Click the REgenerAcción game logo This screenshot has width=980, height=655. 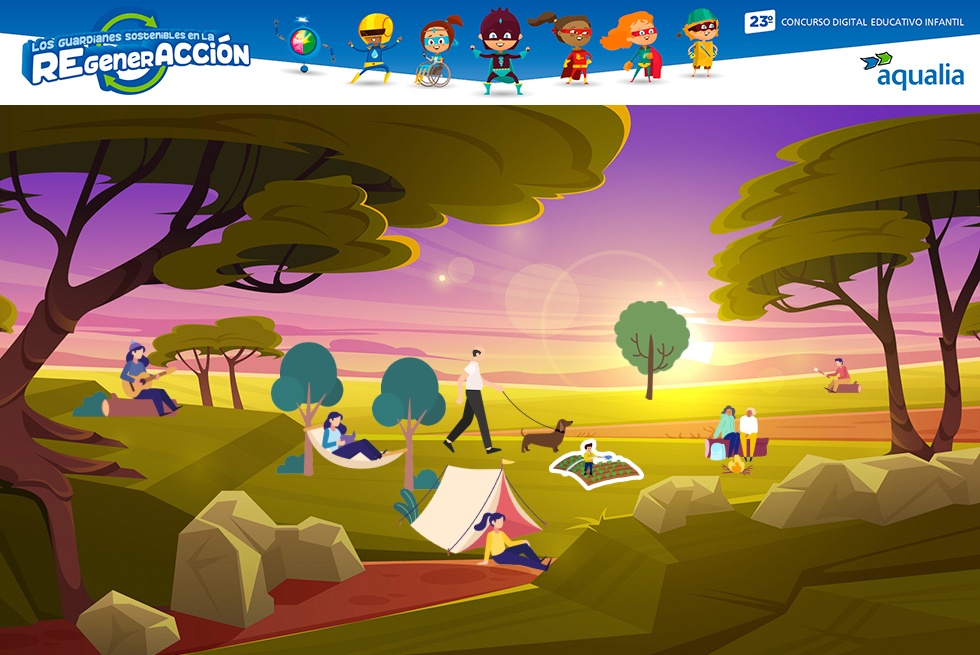pos(137,54)
